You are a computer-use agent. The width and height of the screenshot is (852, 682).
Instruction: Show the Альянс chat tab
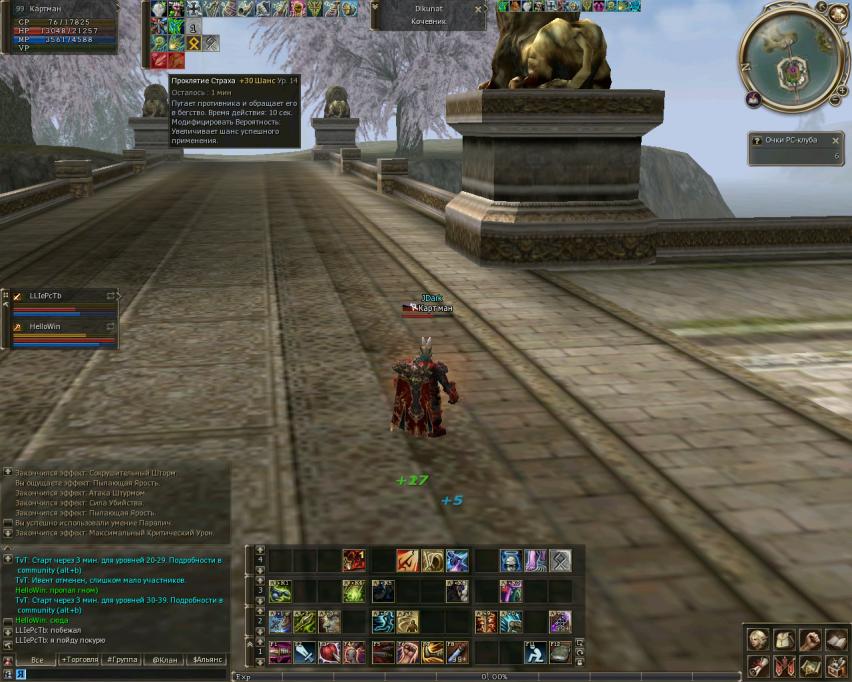click(x=208, y=660)
